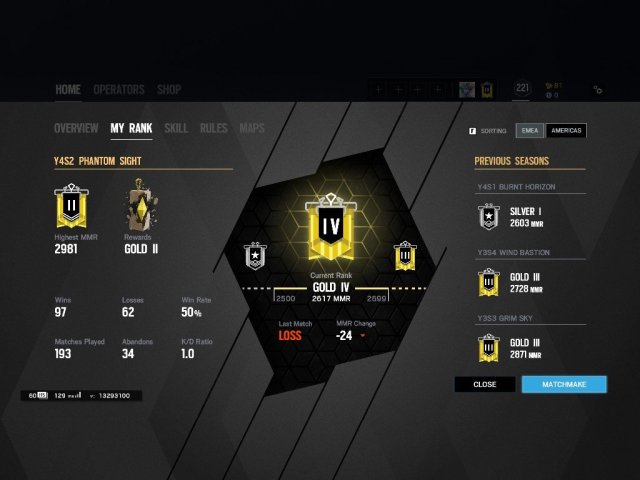Open the SHOP menu
Viewport: 640px width, 480px height.
169,89
